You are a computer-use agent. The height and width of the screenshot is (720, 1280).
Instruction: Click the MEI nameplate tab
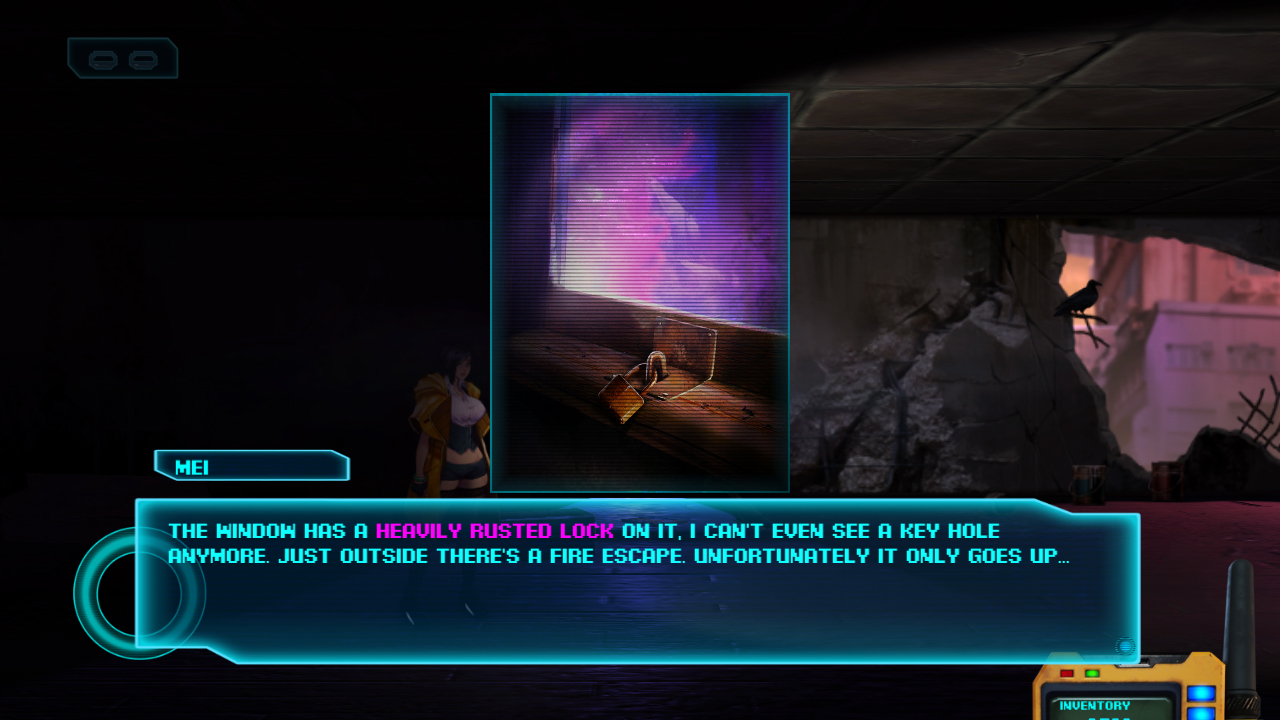(250, 465)
